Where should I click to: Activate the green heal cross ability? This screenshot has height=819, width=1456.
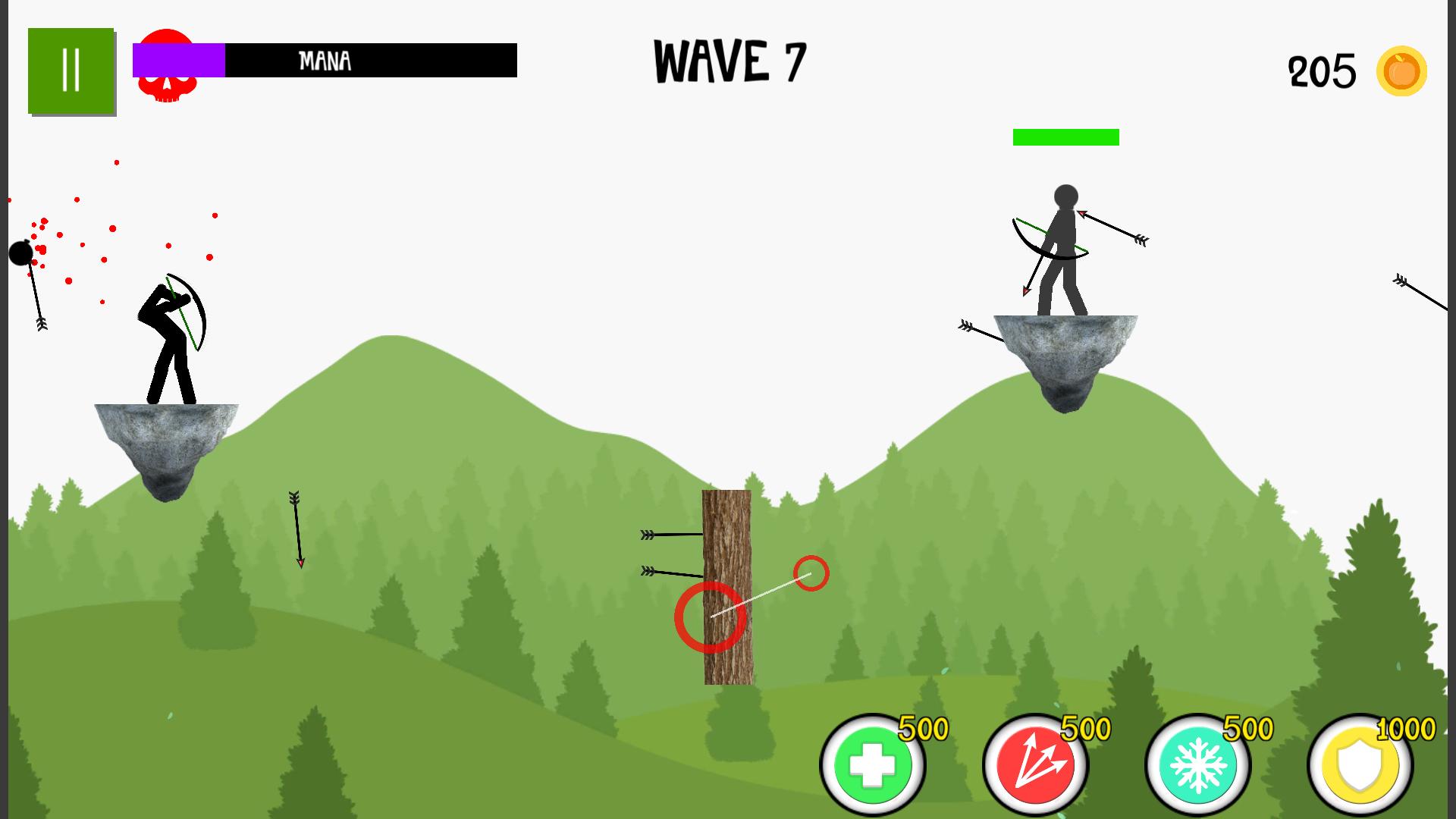click(x=872, y=764)
